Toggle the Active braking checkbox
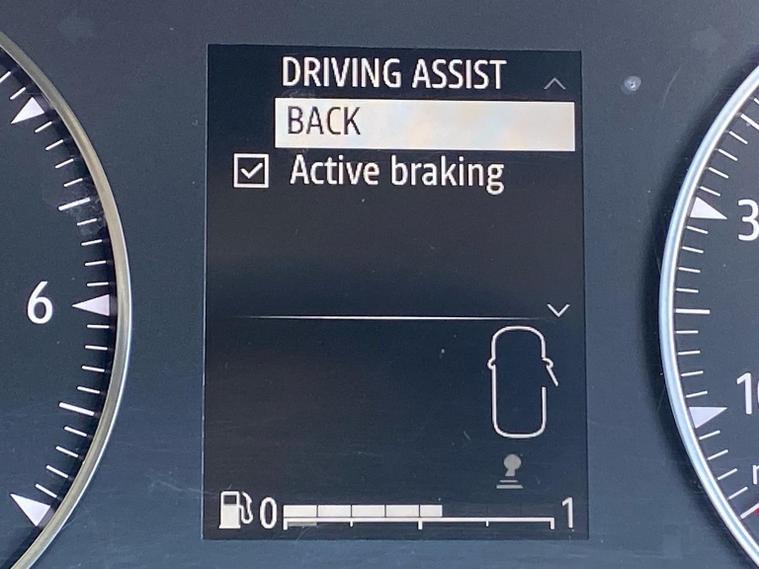This screenshot has height=569, width=759. pos(250,173)
